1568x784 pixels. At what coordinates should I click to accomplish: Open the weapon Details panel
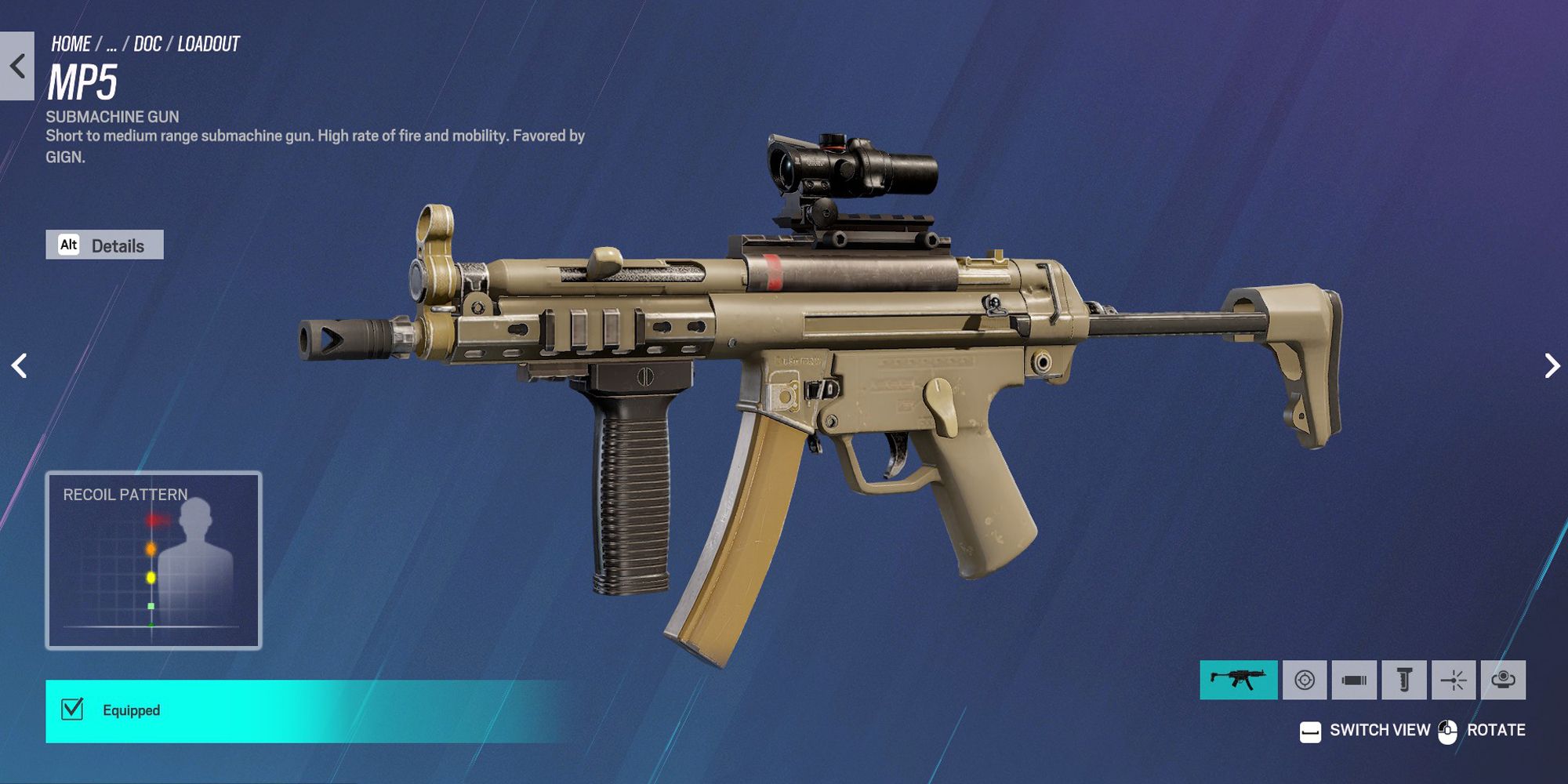point(118,245)
